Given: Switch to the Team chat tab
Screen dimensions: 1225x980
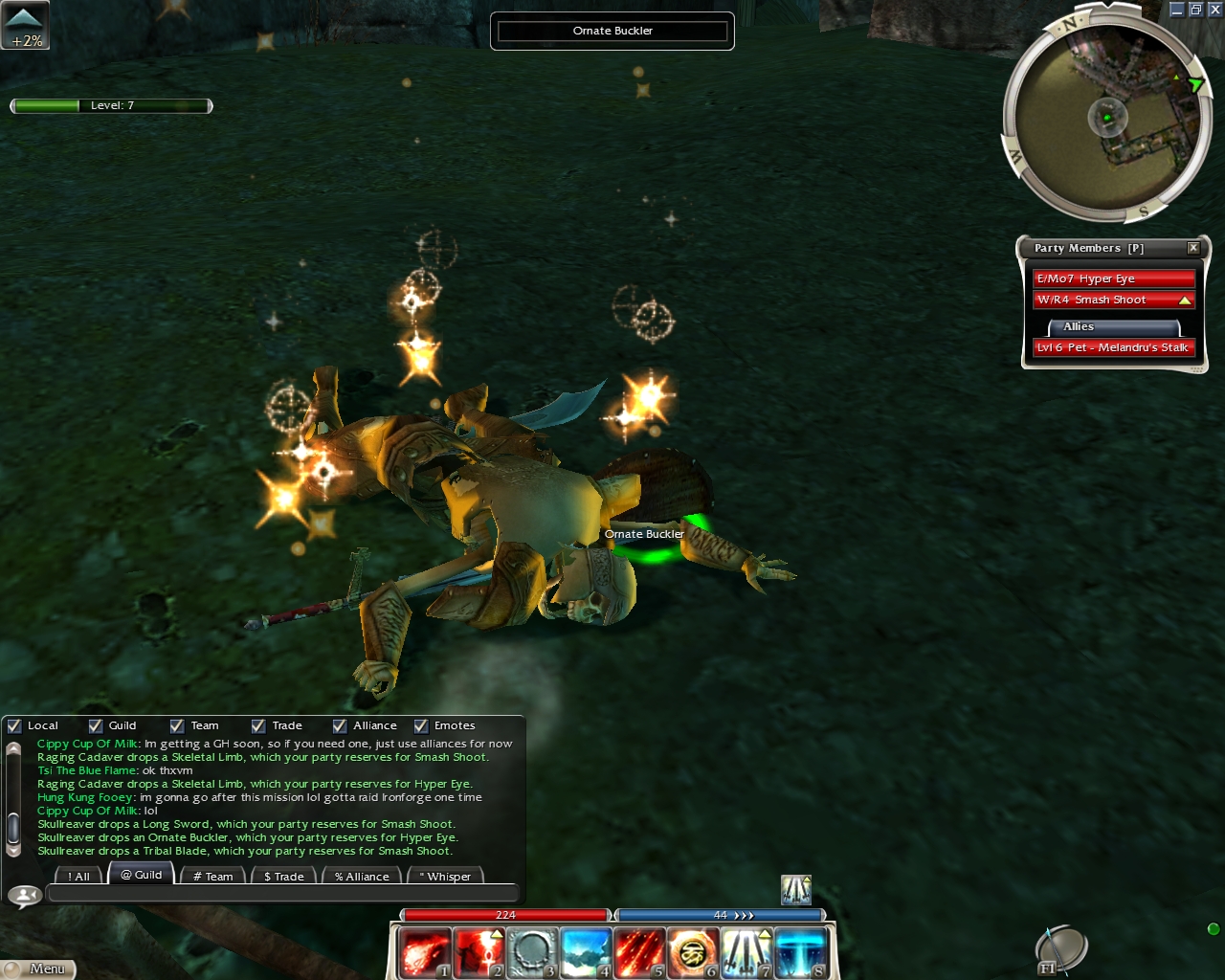Looking at the screenshot, I should [212, 876].
